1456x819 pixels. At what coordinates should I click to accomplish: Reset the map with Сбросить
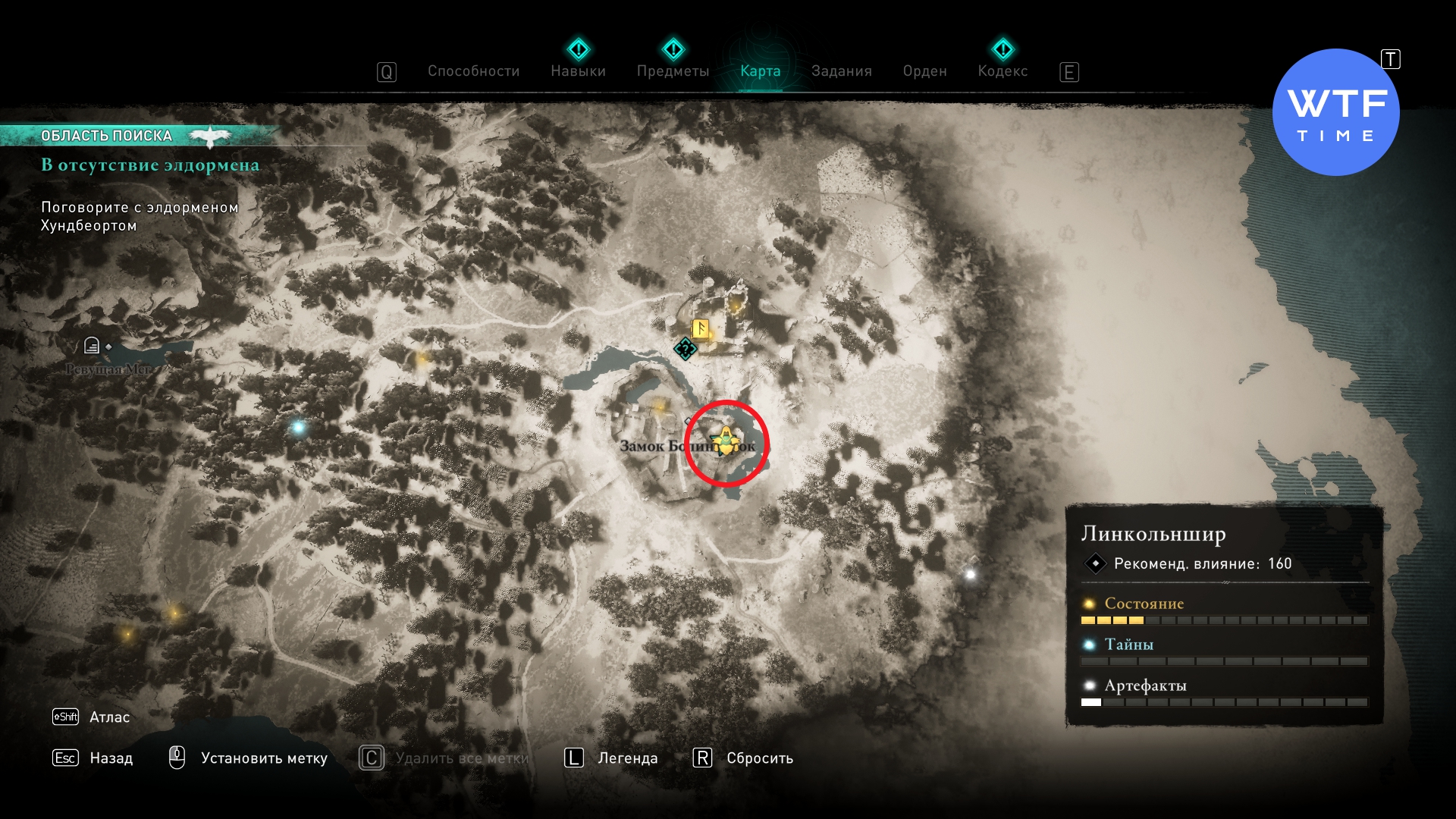point(759,758)
